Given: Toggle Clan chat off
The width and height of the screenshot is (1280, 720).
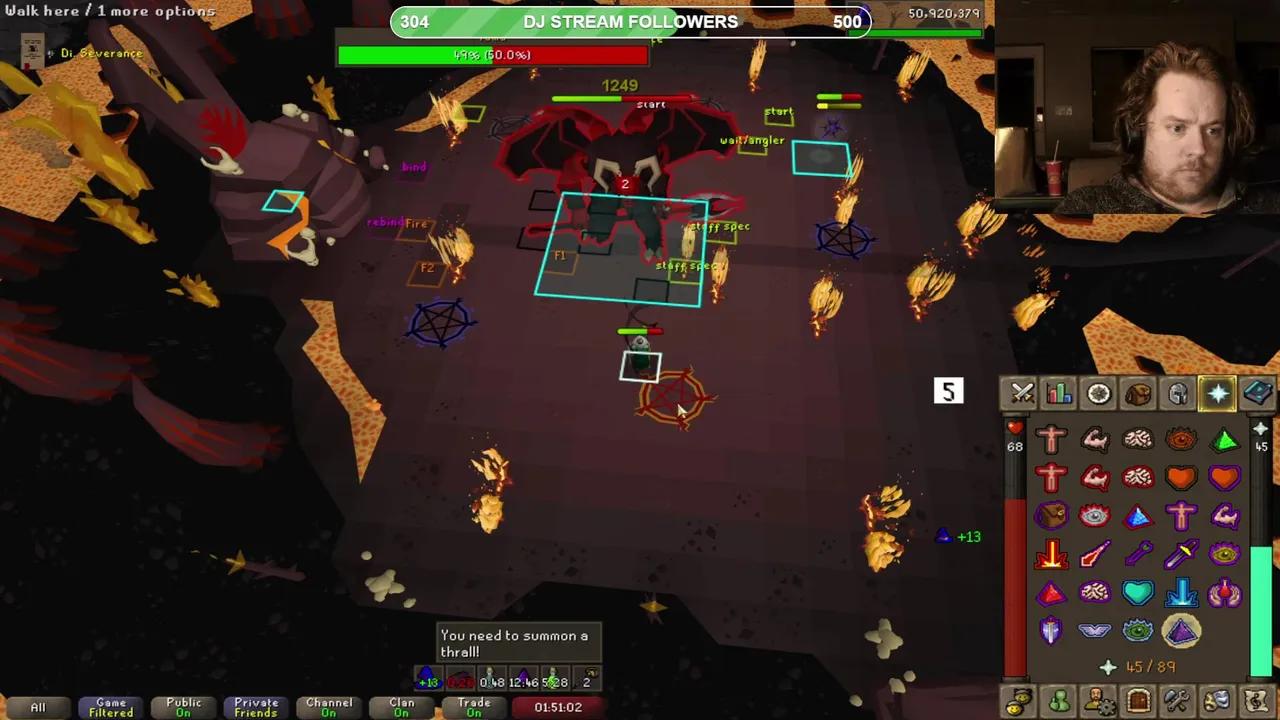Looking at the screenshot, I should click(x=401, y=705).
